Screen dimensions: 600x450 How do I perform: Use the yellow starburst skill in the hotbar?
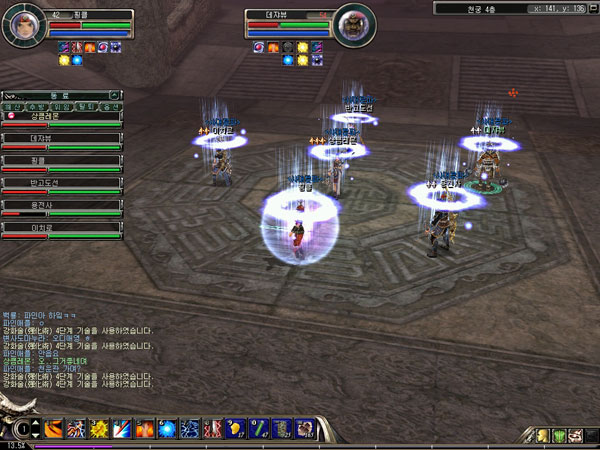point(99,429)
